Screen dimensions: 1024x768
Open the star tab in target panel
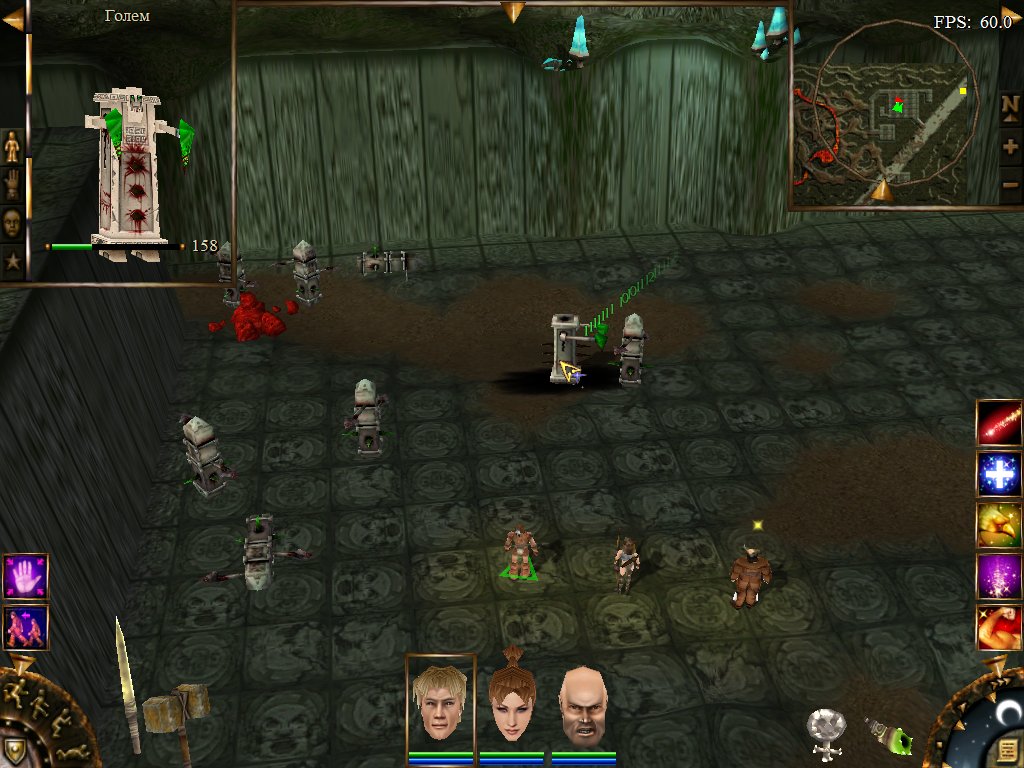pos(12,261)
